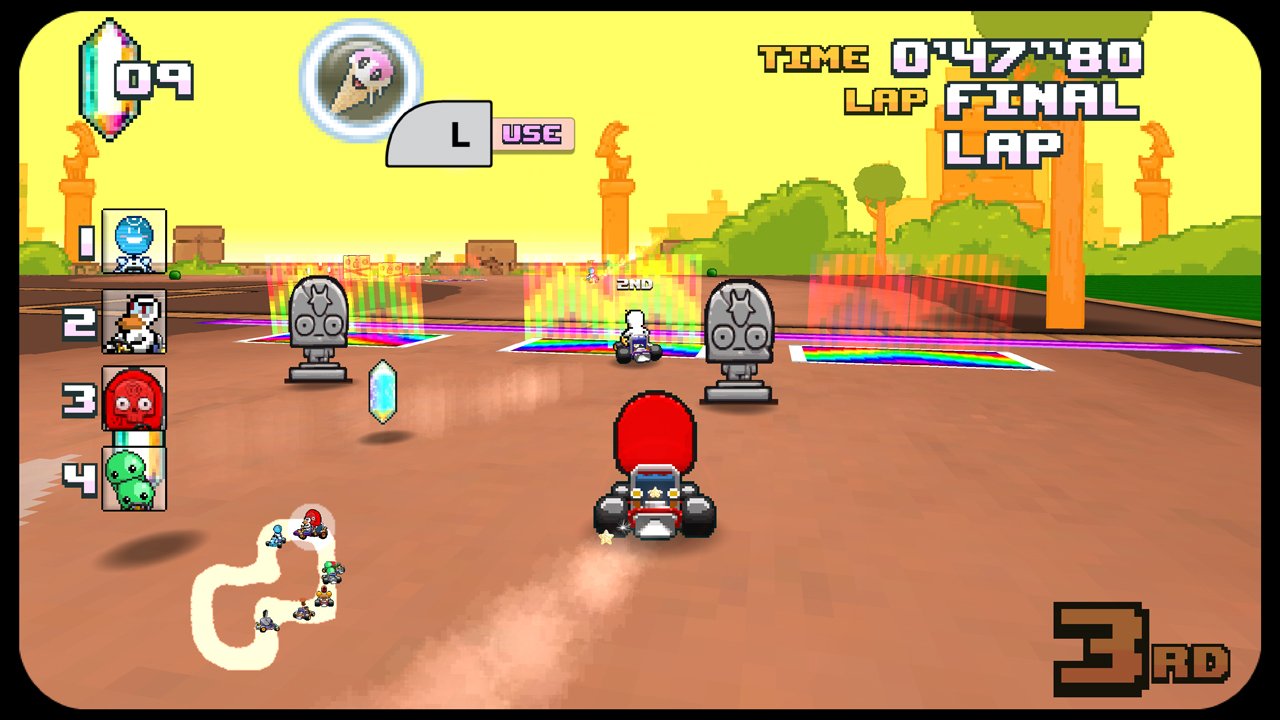This screenshot has height=720, width=1280.
Task: Click the penguin racer's 2nd place portrait
Action: pyautogui.click(x=135, y=322)
